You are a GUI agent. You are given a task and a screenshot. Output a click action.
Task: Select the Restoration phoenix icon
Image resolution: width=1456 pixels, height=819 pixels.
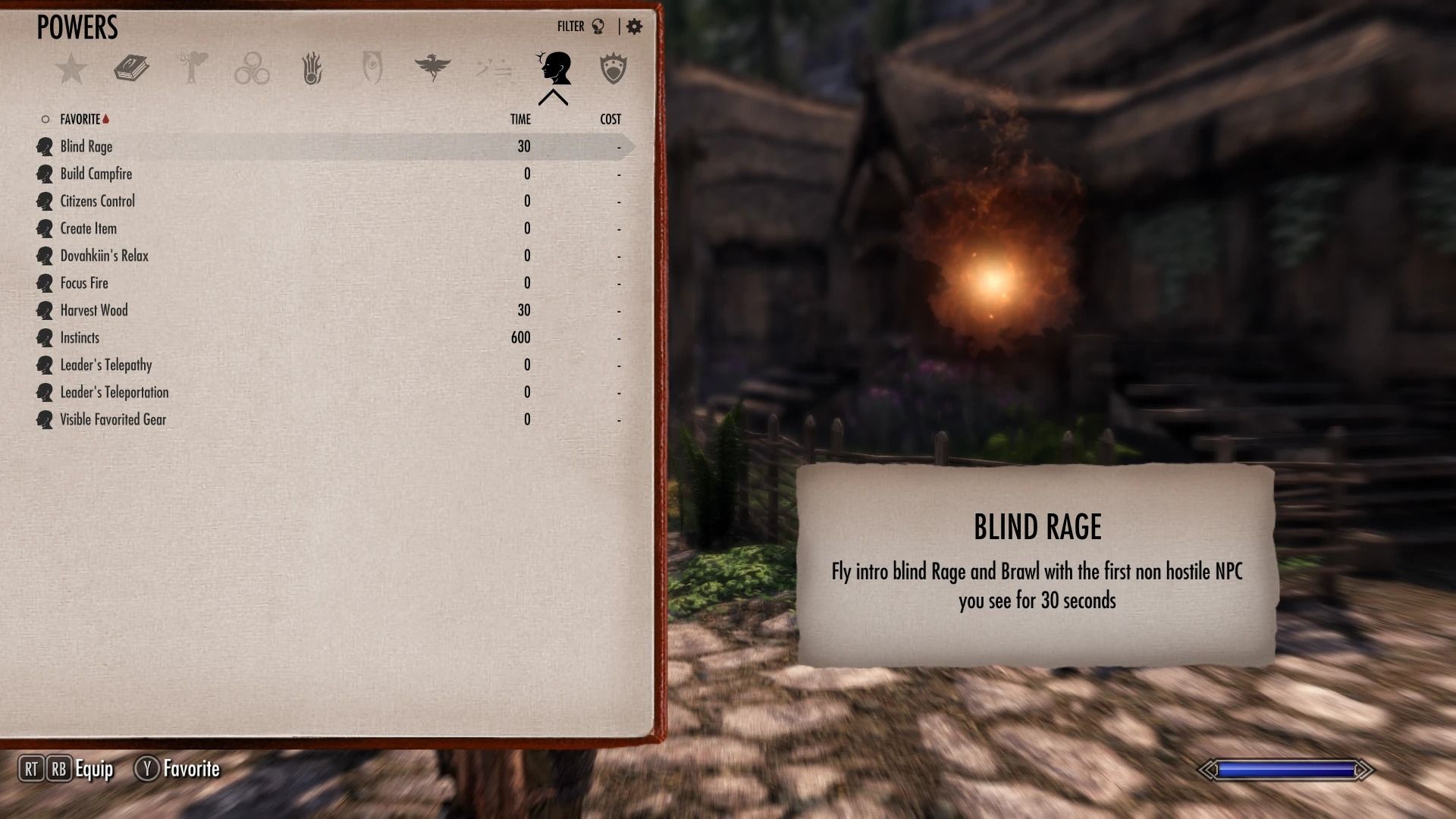click(433, 68)
